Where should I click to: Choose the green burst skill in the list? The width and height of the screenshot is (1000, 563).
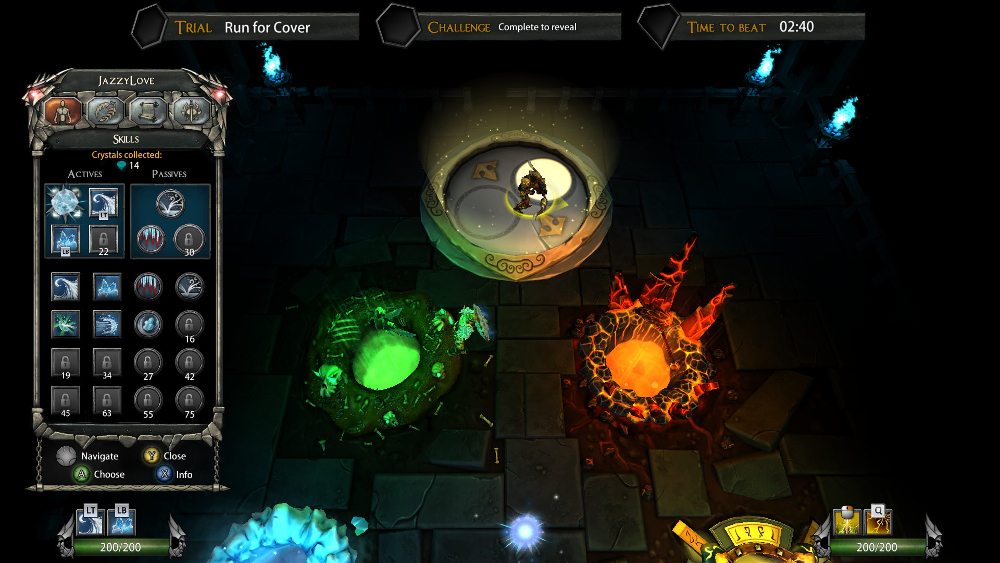pyautogui.click(x=65, y=324)
